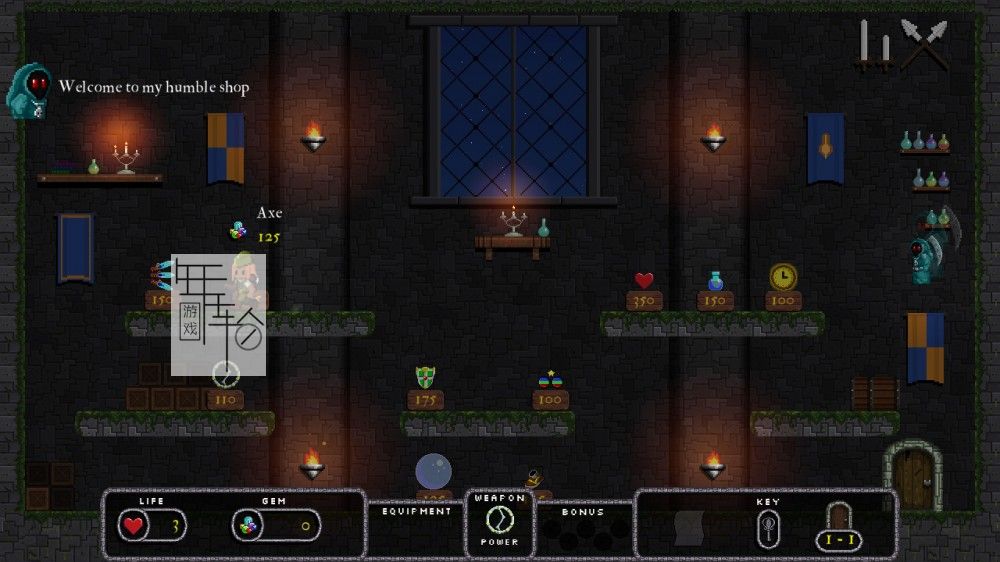
Task: Select the weapon power icon in the HUD
Action: [499, 520]
